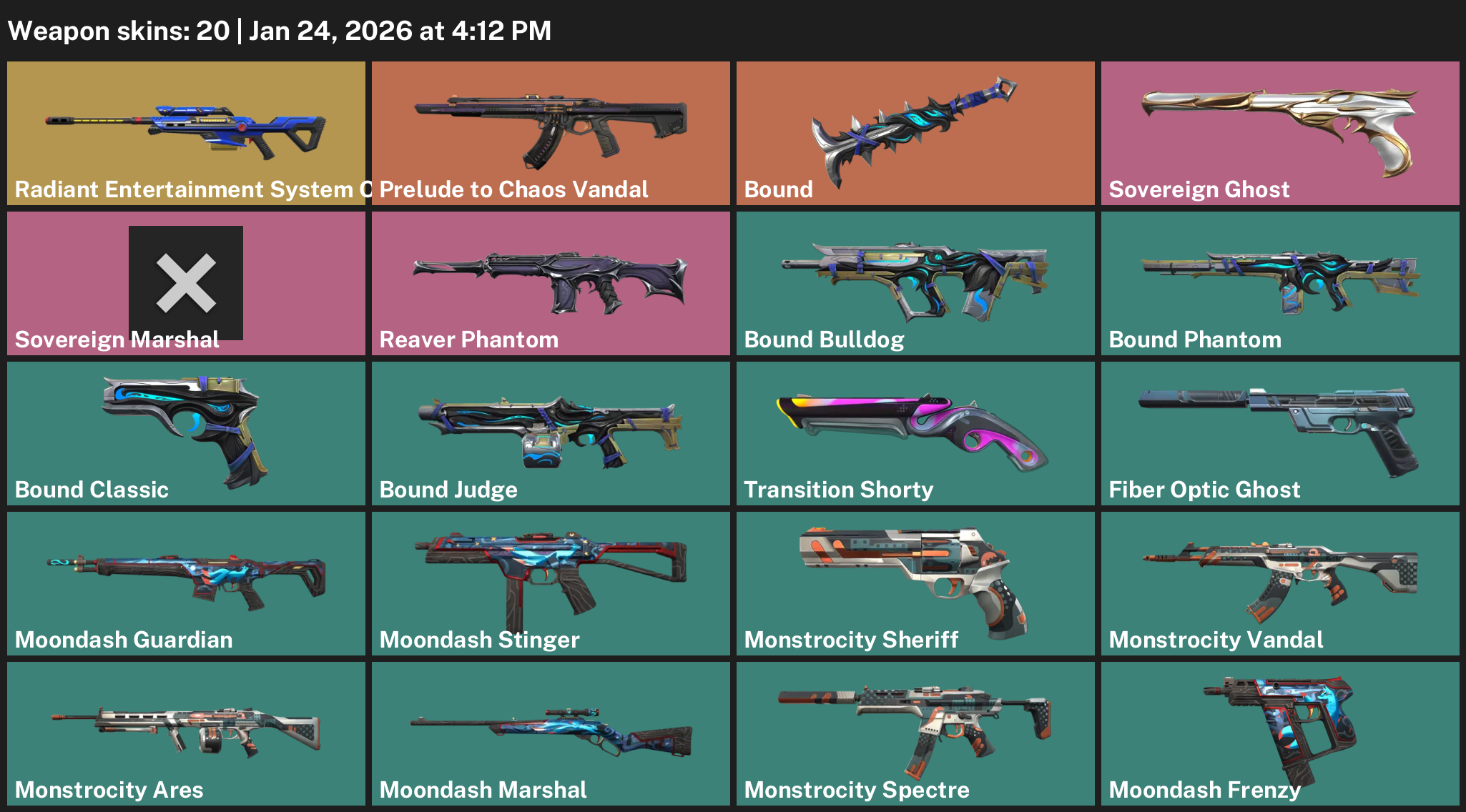Choose the Monstrocity Ares tile

pos(186,733)
